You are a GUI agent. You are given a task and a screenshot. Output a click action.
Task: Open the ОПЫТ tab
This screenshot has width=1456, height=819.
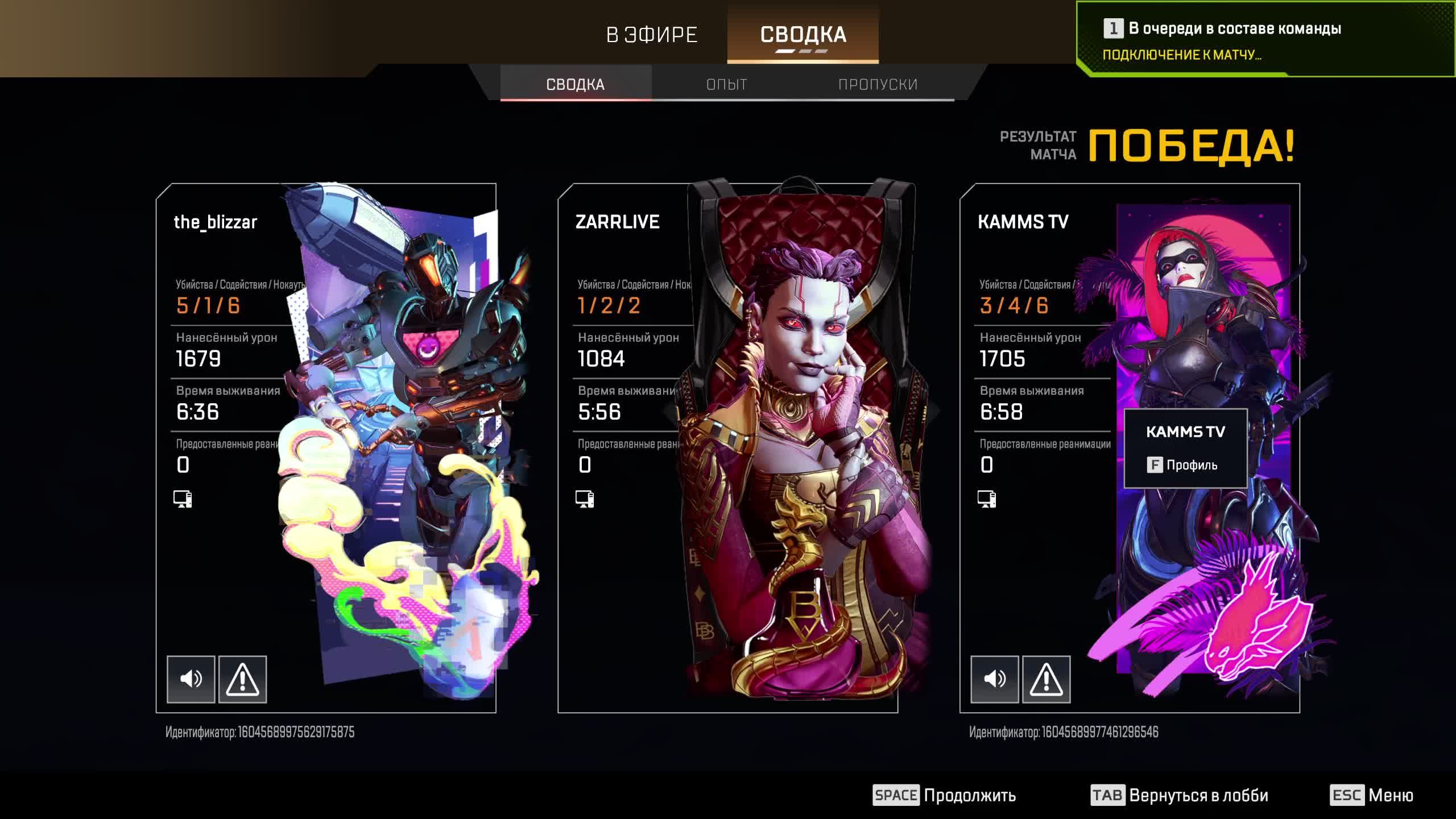[x=726, y=84]
